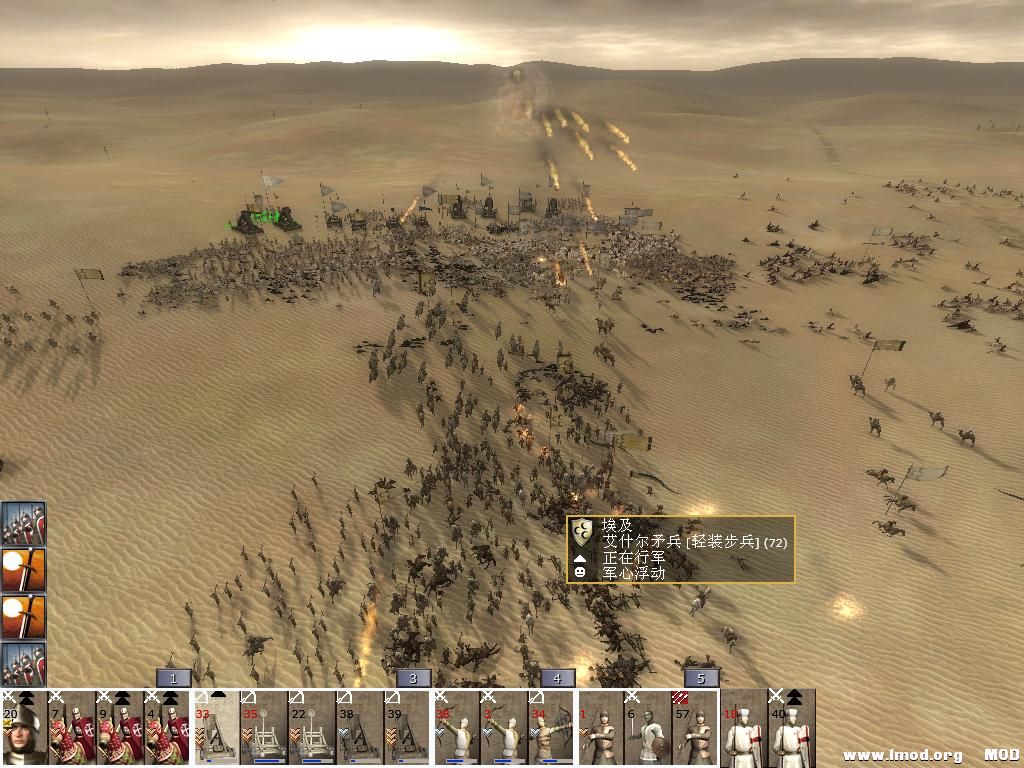Select unit group tab 5
The width and height of the screenshot is (1024, 768).
(701, 678)
